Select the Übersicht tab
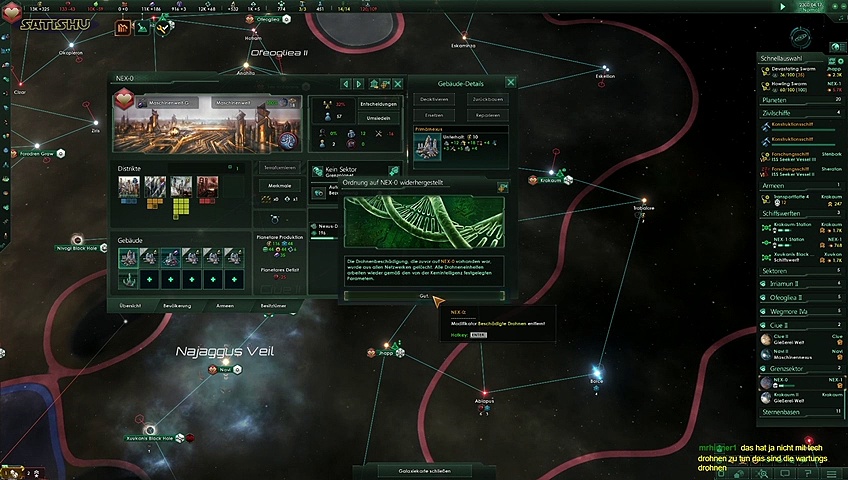The width and height of the screenshot is (848, 480). coord(130,305)
